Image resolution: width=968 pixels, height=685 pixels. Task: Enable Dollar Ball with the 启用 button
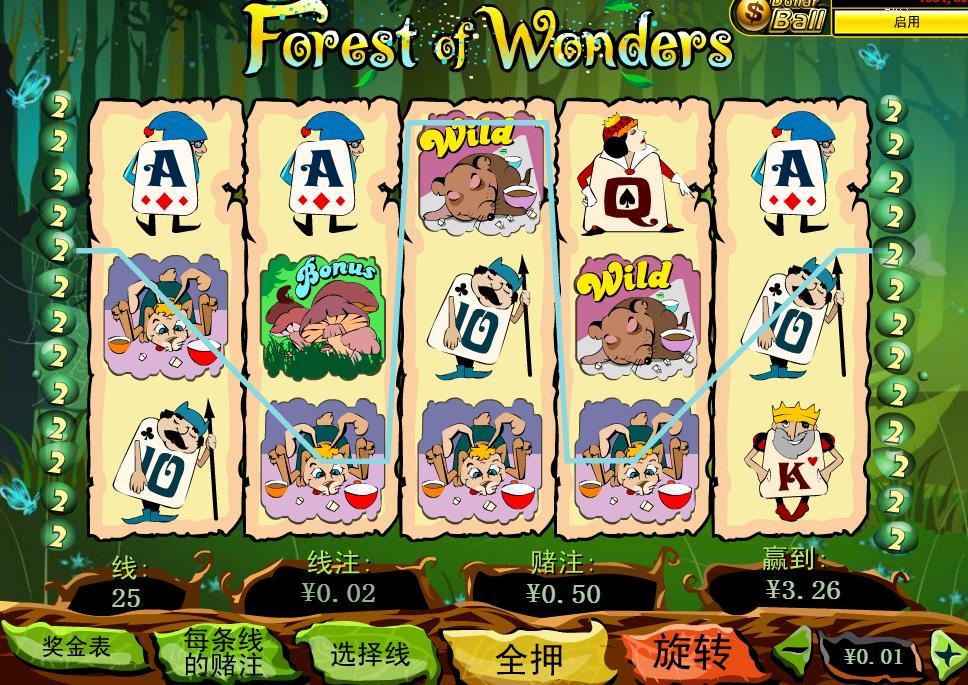click(906, 22)
